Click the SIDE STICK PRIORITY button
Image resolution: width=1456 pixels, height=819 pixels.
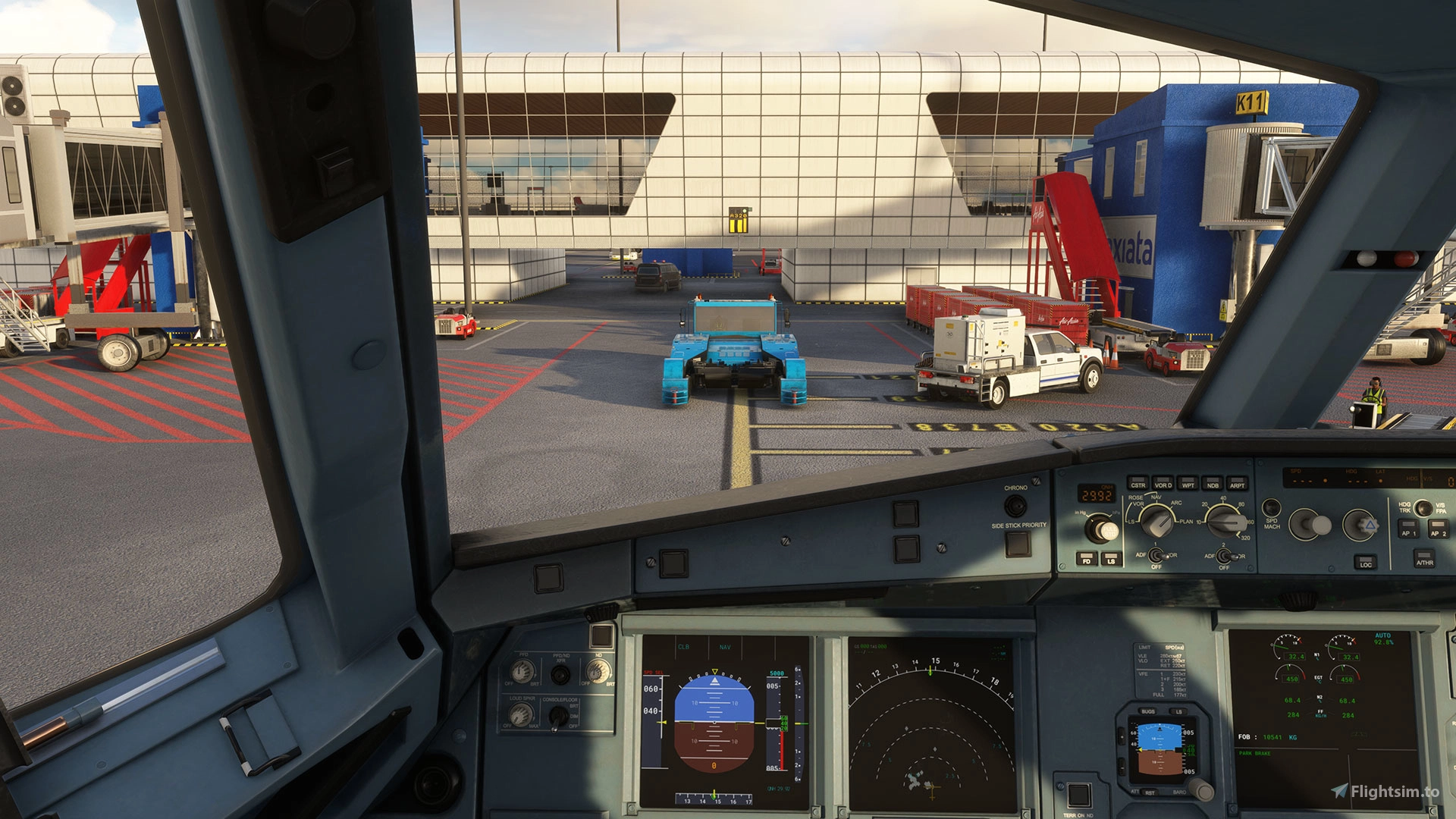1018,543
